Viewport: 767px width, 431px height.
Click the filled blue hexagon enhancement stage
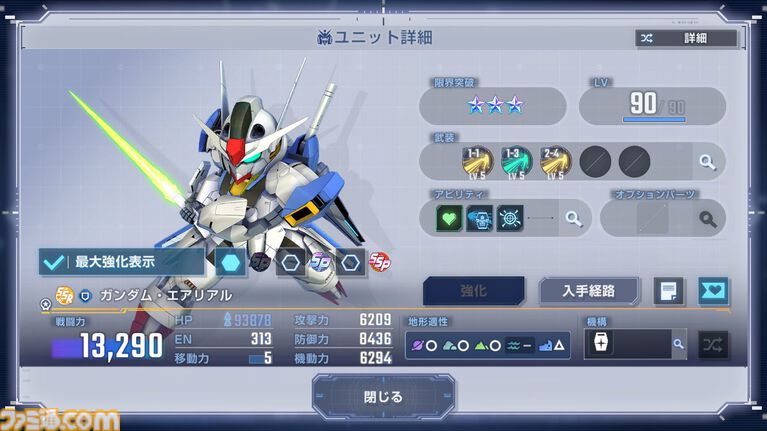pos(230,262)
